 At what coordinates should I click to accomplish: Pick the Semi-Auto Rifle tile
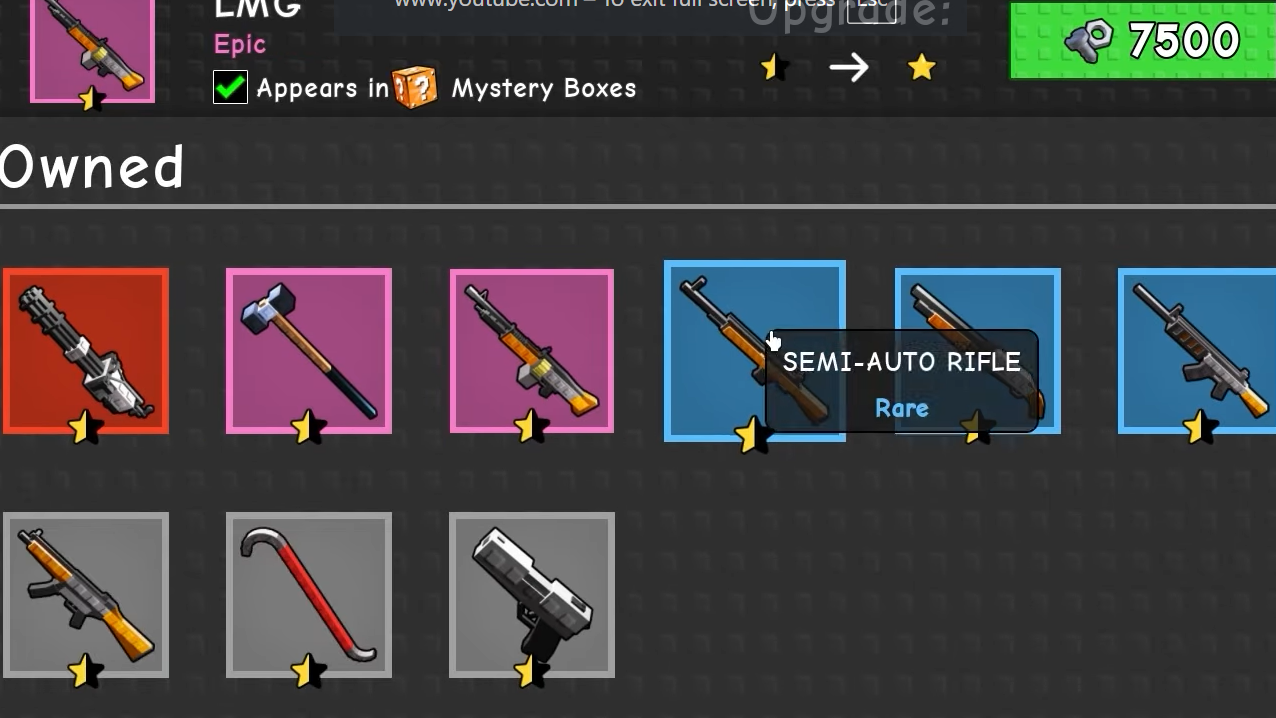point(715,350)
